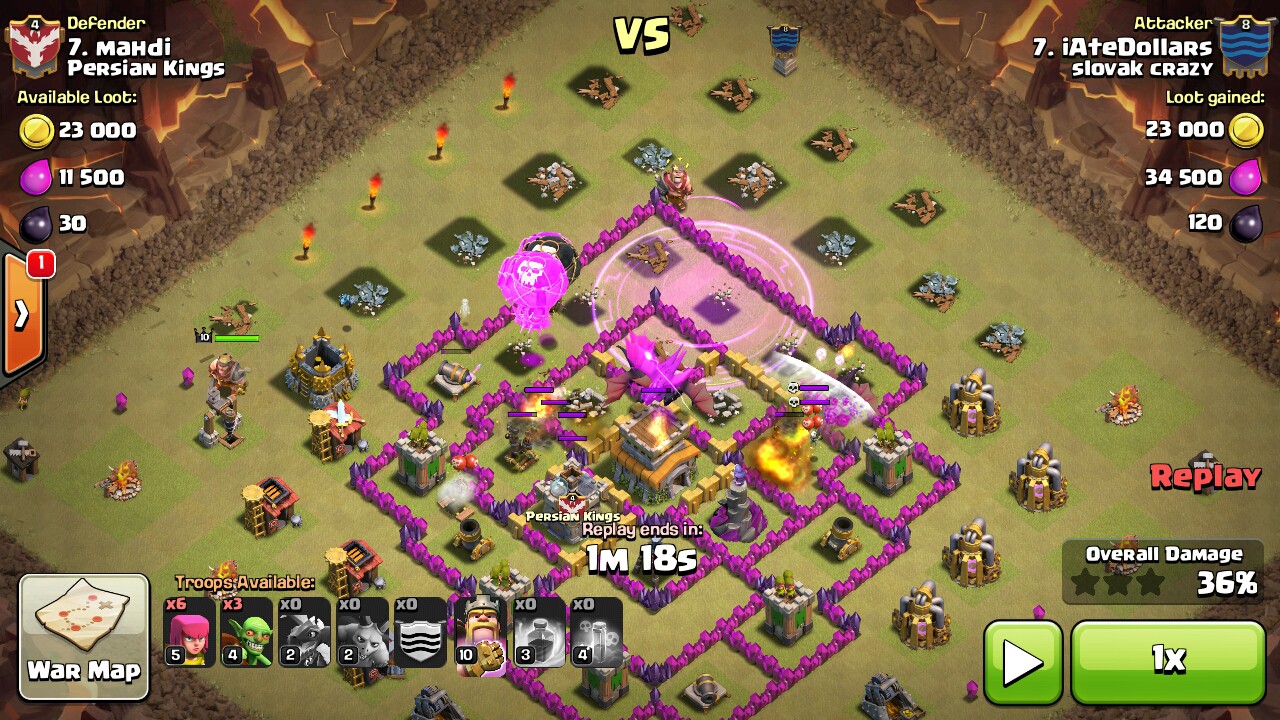
Task: Select the greyed-out Dragon troop slot
Action: 305,633
